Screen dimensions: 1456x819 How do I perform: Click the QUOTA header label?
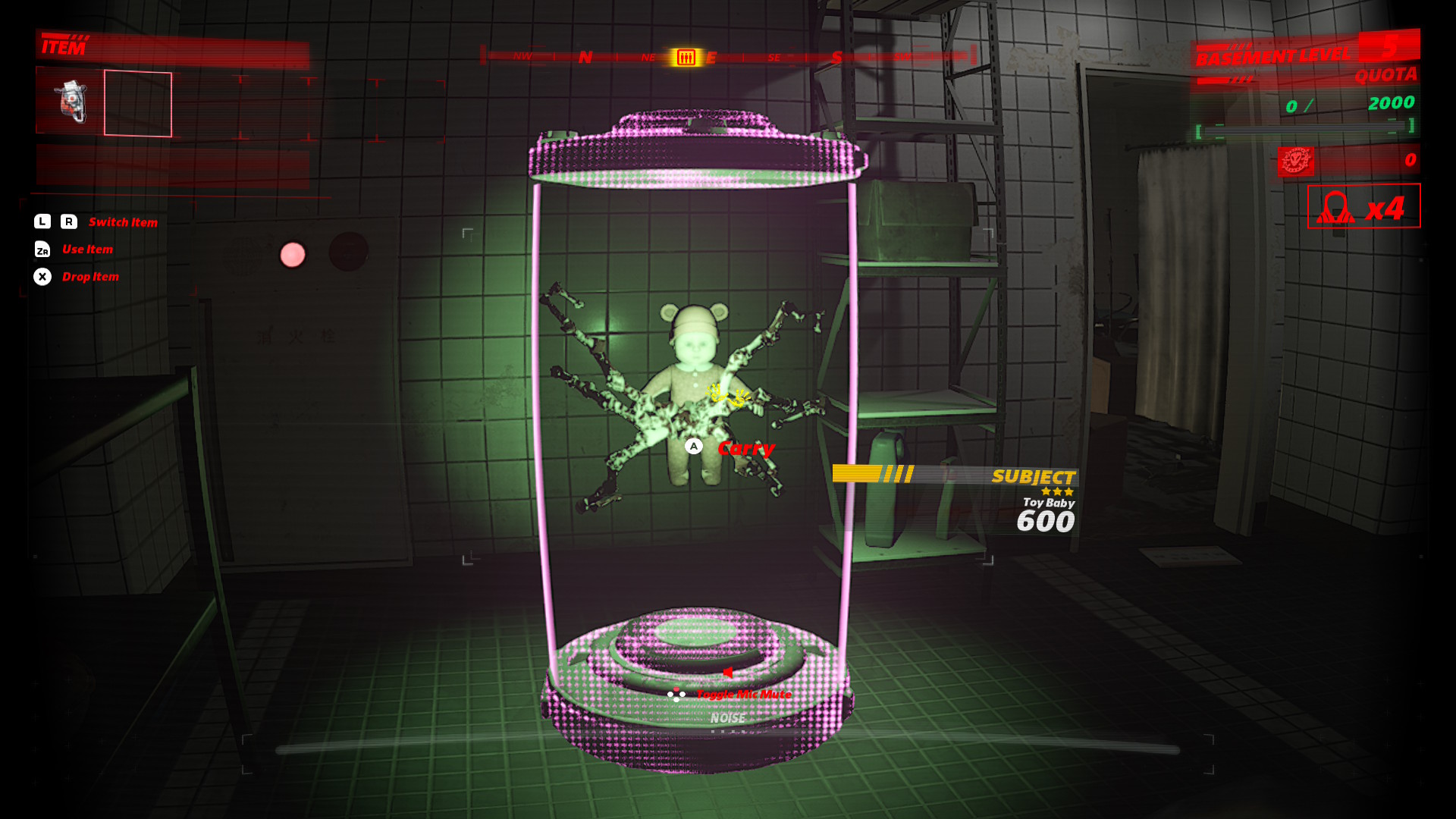1386,75
